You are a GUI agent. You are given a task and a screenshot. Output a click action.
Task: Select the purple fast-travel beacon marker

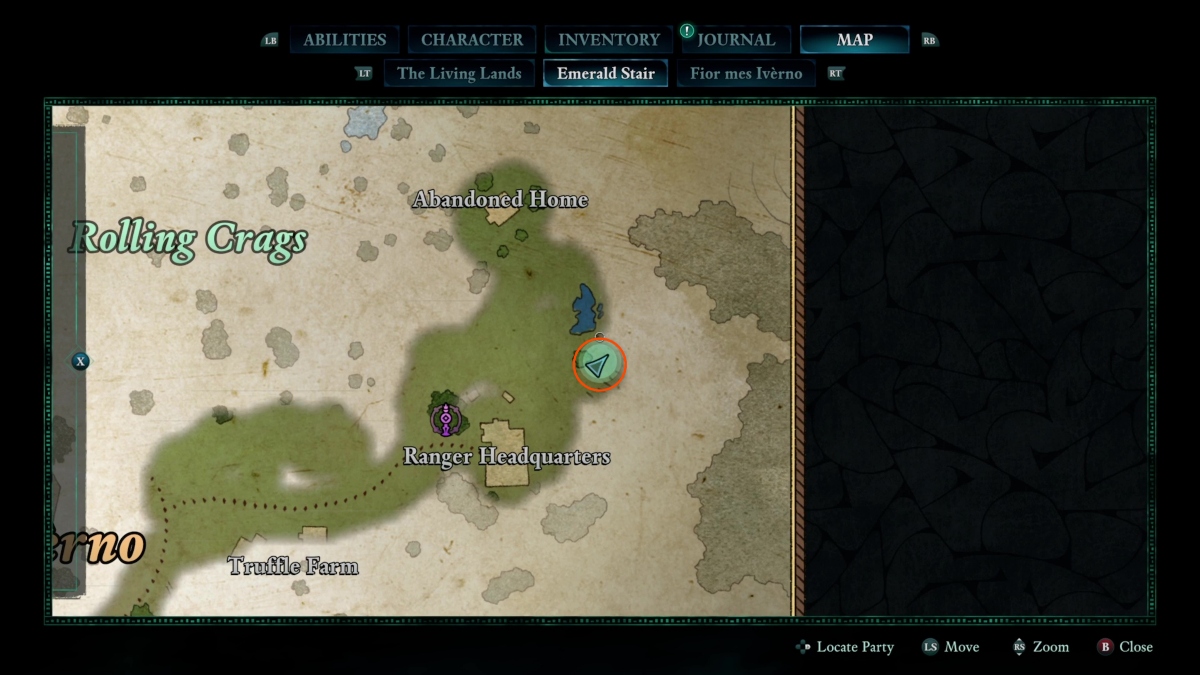coord(445,420)
